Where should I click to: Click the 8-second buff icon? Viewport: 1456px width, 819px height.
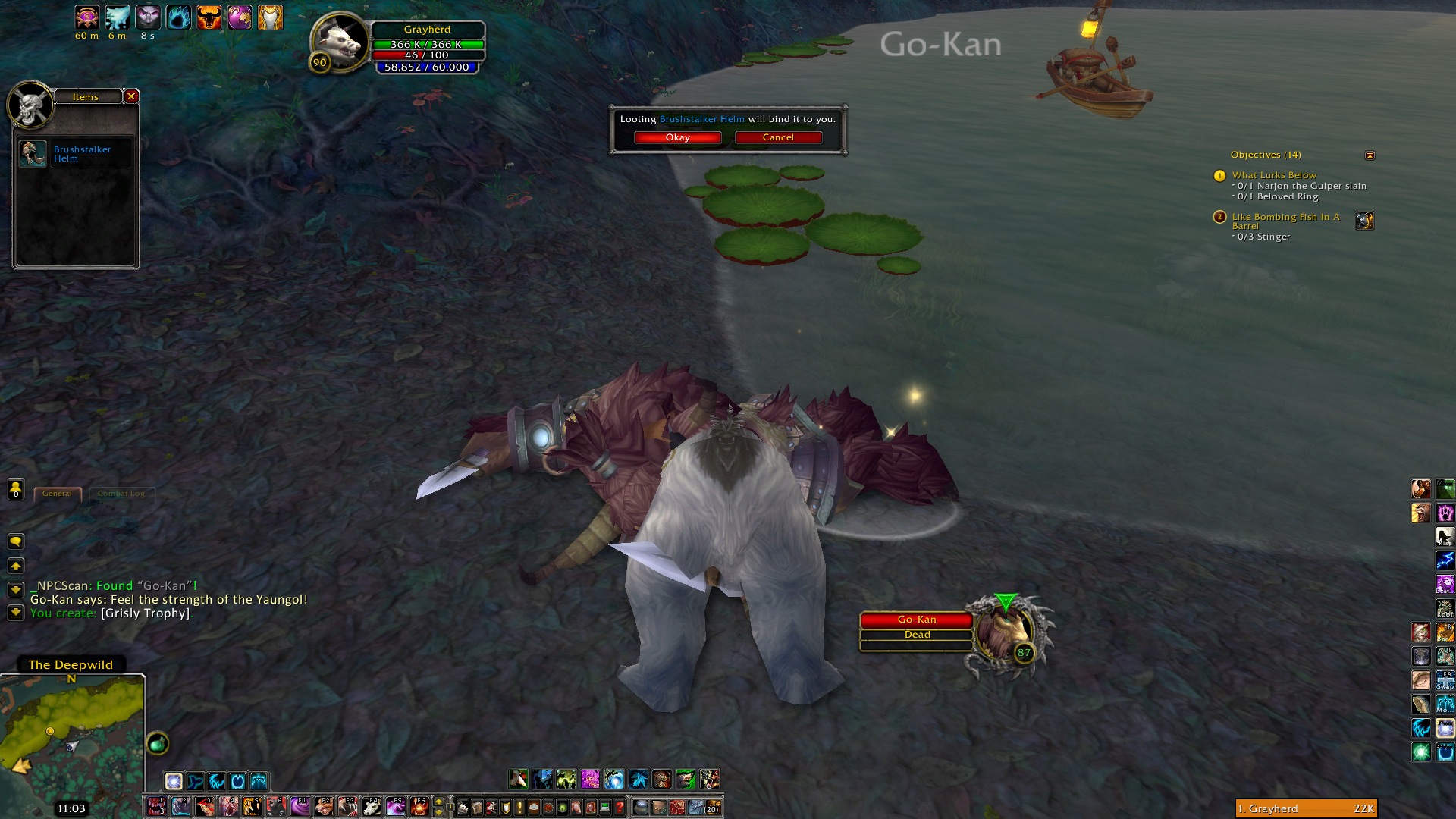coord(148,17)
